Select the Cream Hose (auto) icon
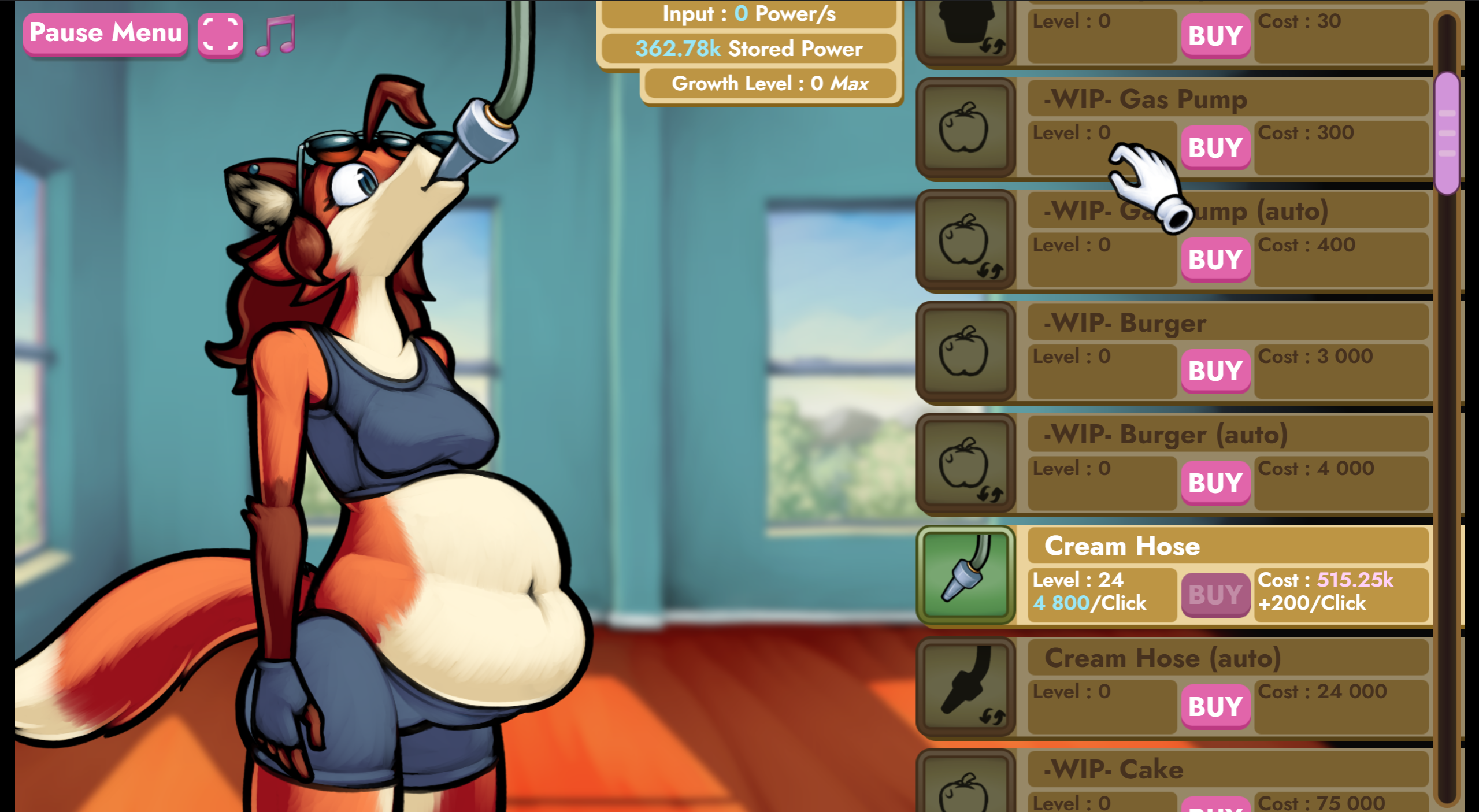 pyautogui.click(x=966, y=687)
